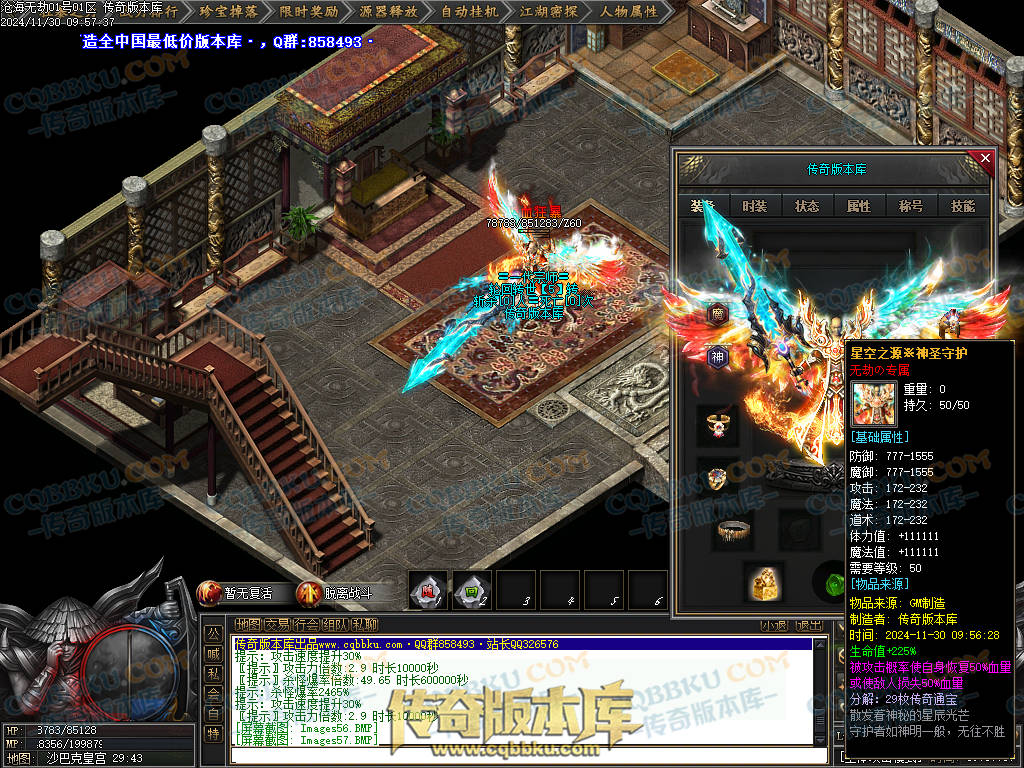Close the character equipment panel
The image size is (1024, 768).
[x=985, y=158]
